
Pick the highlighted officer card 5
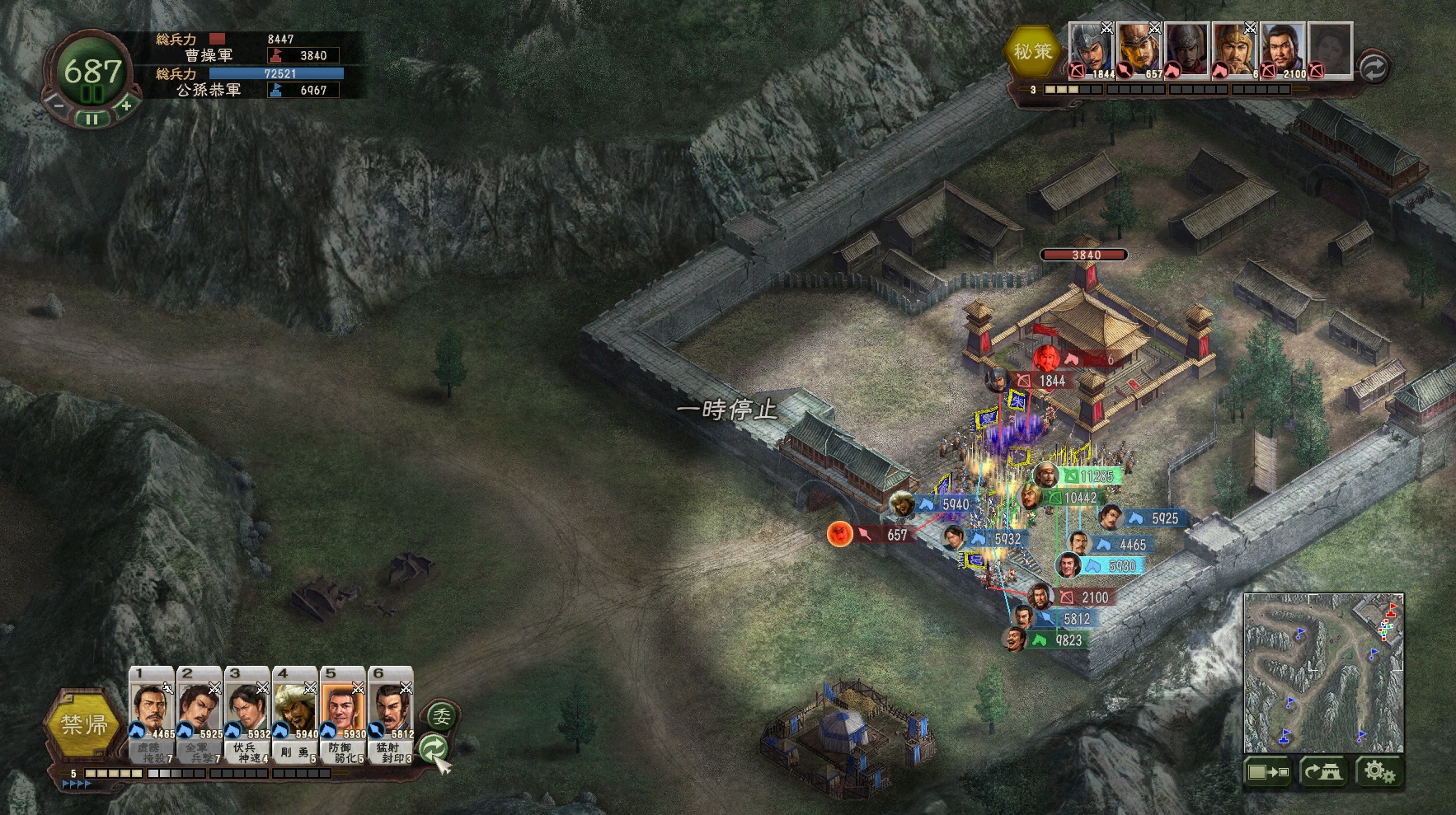[343, 714]
